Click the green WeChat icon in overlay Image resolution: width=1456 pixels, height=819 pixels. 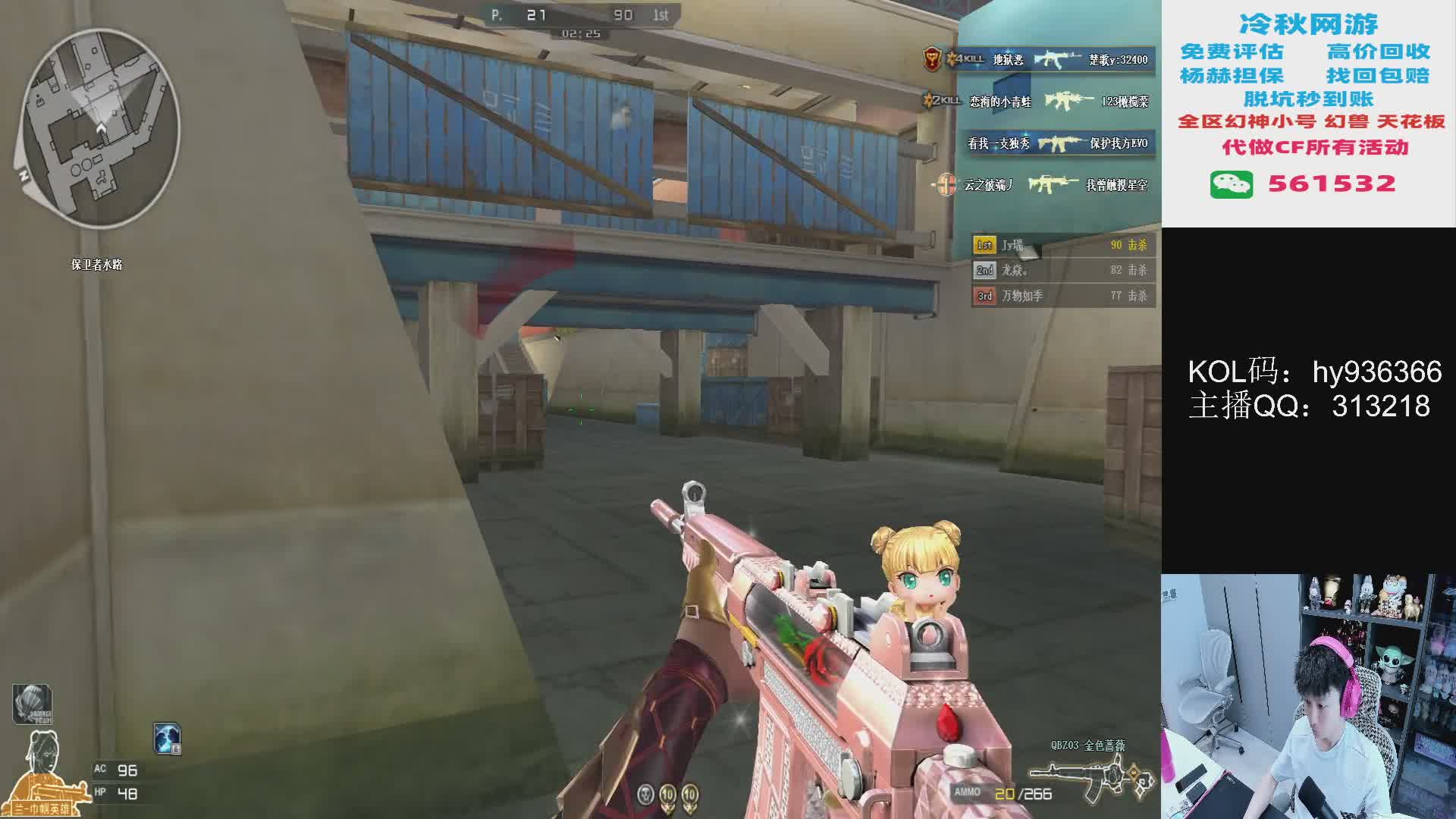[1231, 184]
